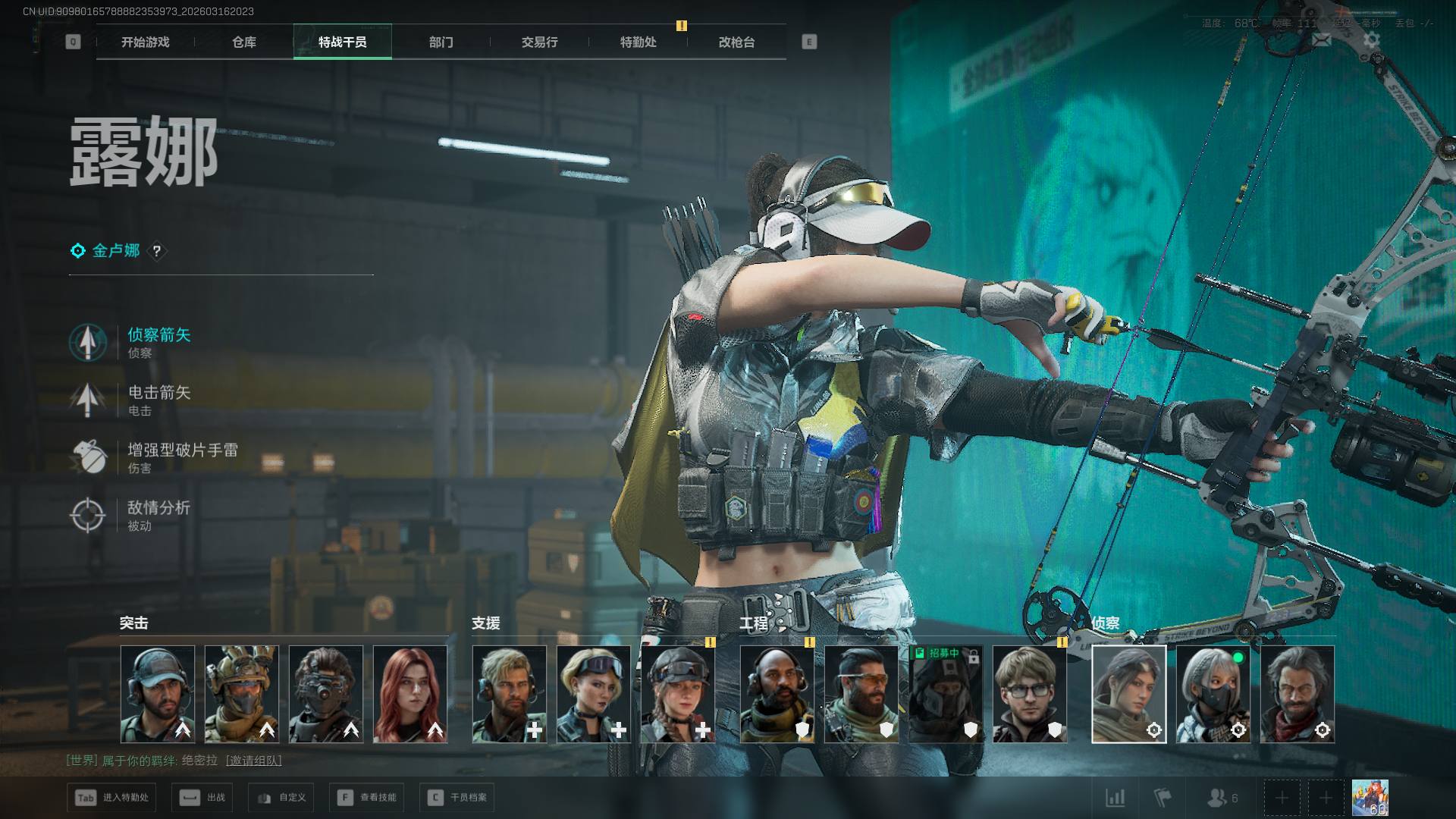
Task: Click the 干员档案 button
Action: tap(457, 798)
